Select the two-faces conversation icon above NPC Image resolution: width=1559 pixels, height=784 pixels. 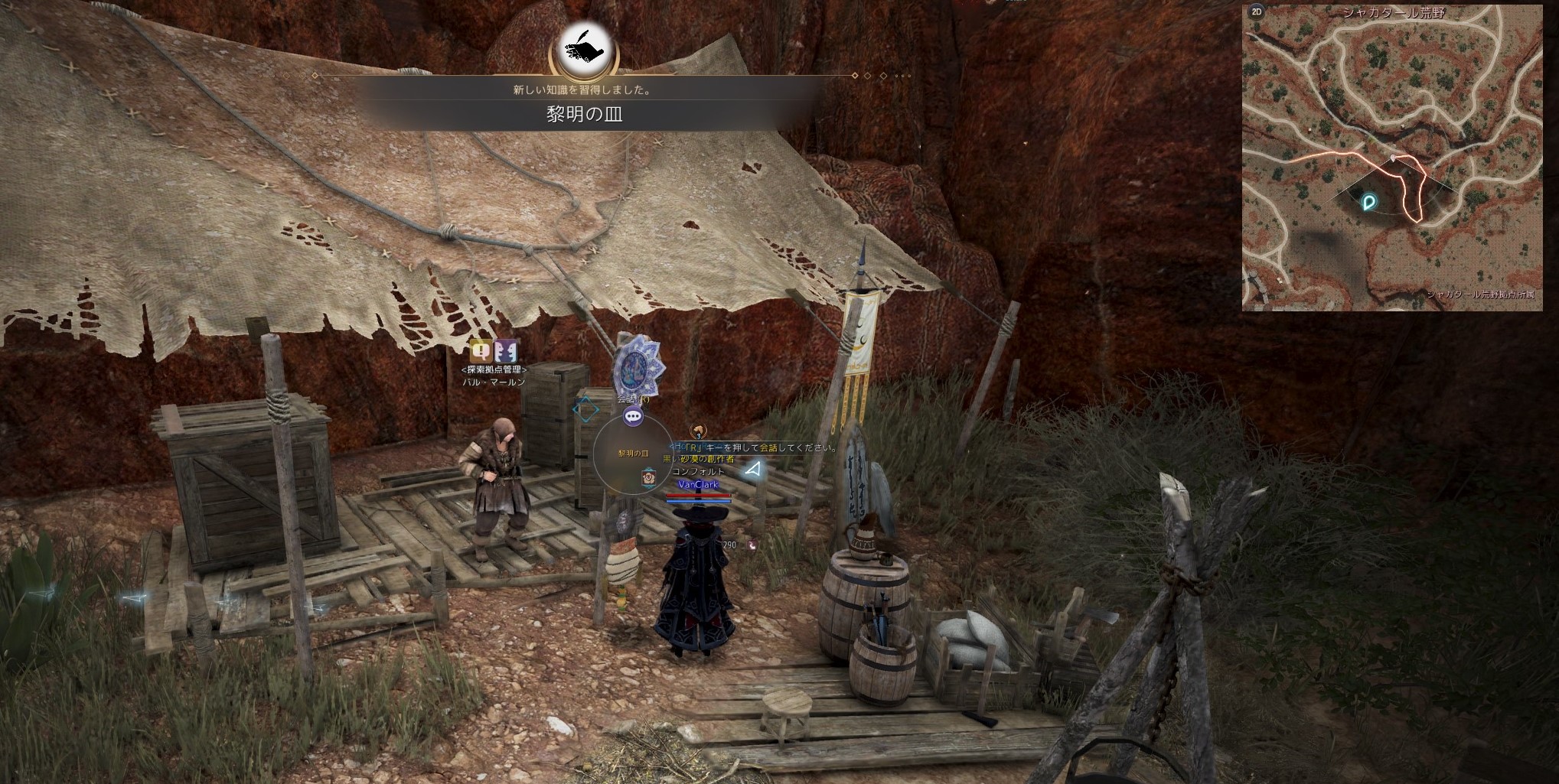tap(506, 351)
